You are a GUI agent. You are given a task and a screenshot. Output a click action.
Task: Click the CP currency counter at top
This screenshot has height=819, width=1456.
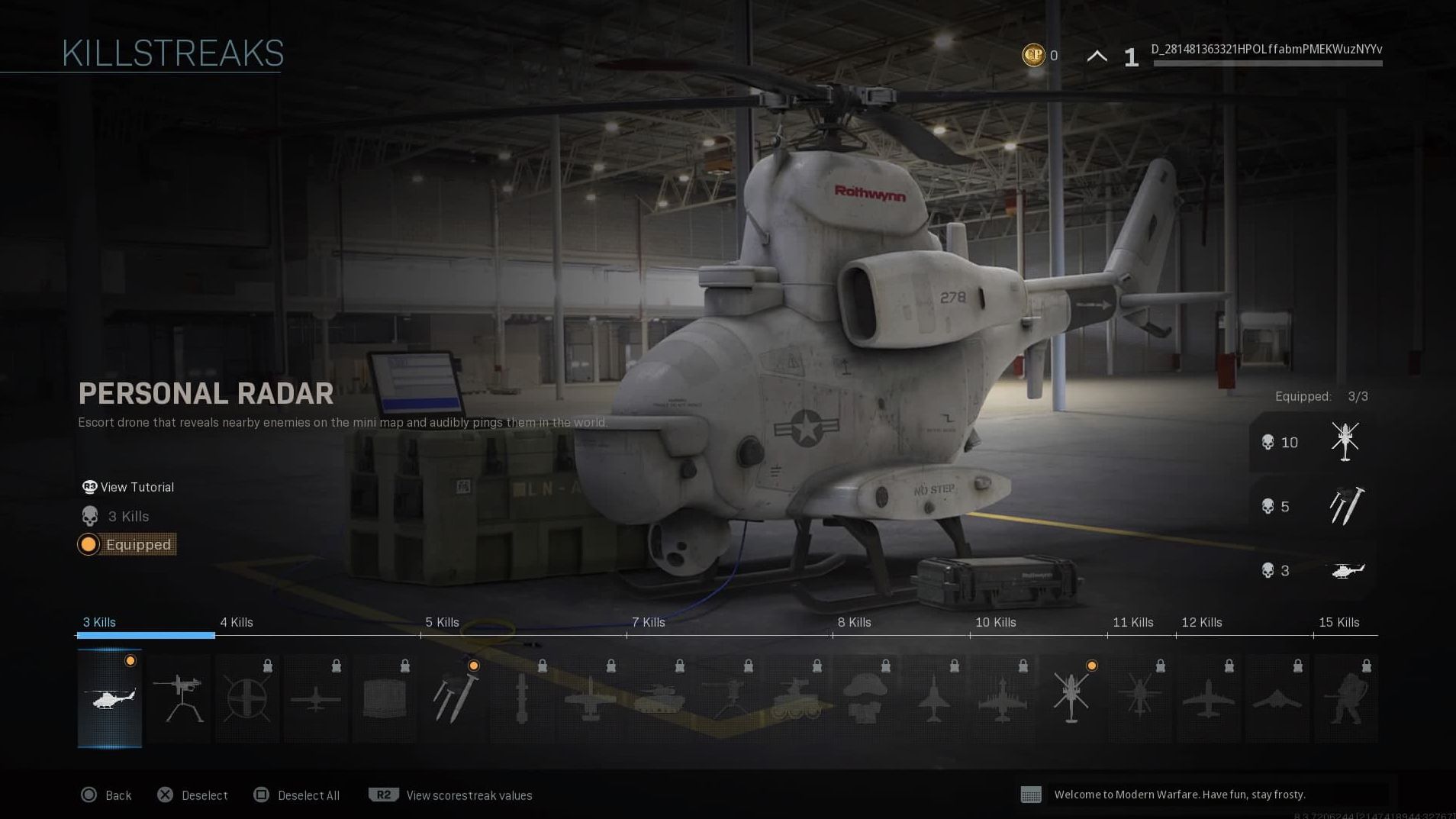(1042, 55)
